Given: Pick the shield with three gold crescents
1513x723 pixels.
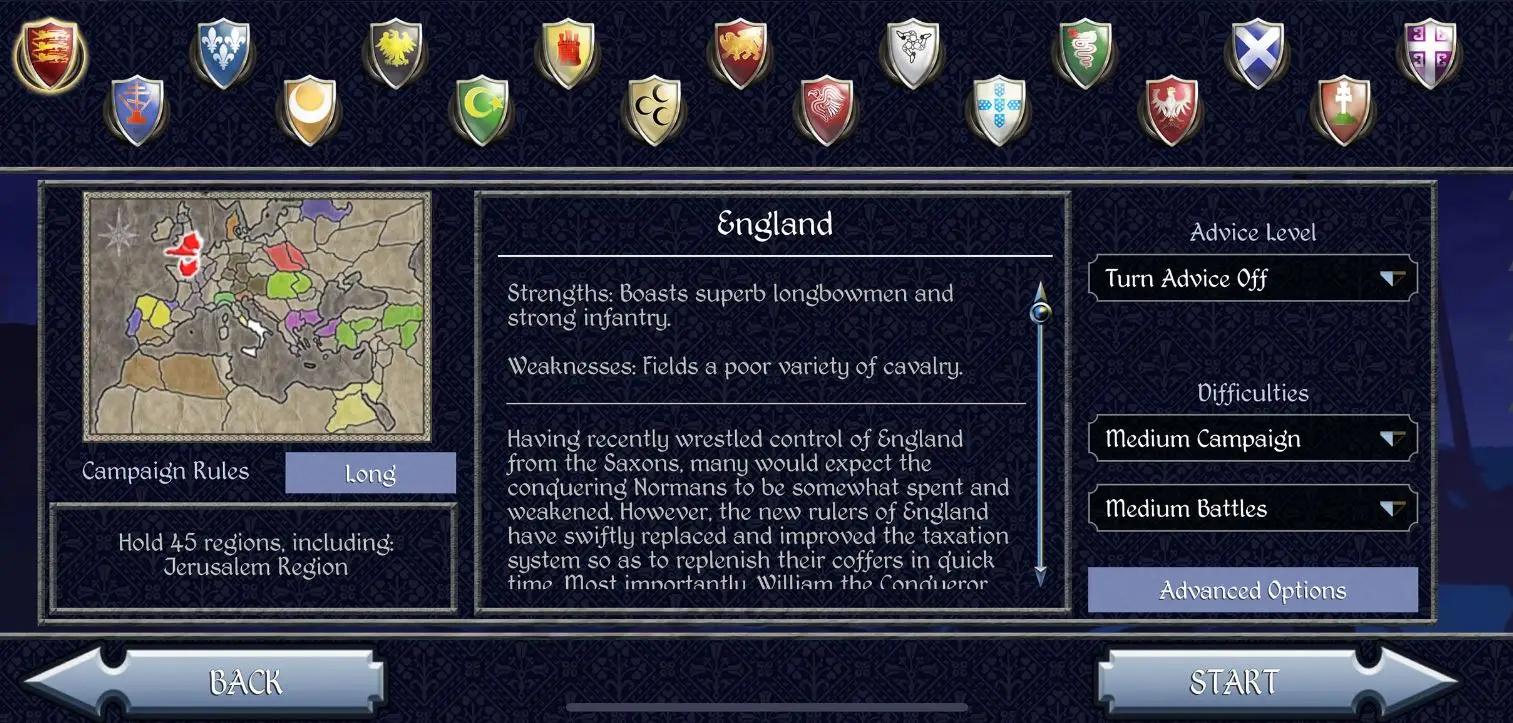Looking at the screenshot, I should (x=653, y=110).
